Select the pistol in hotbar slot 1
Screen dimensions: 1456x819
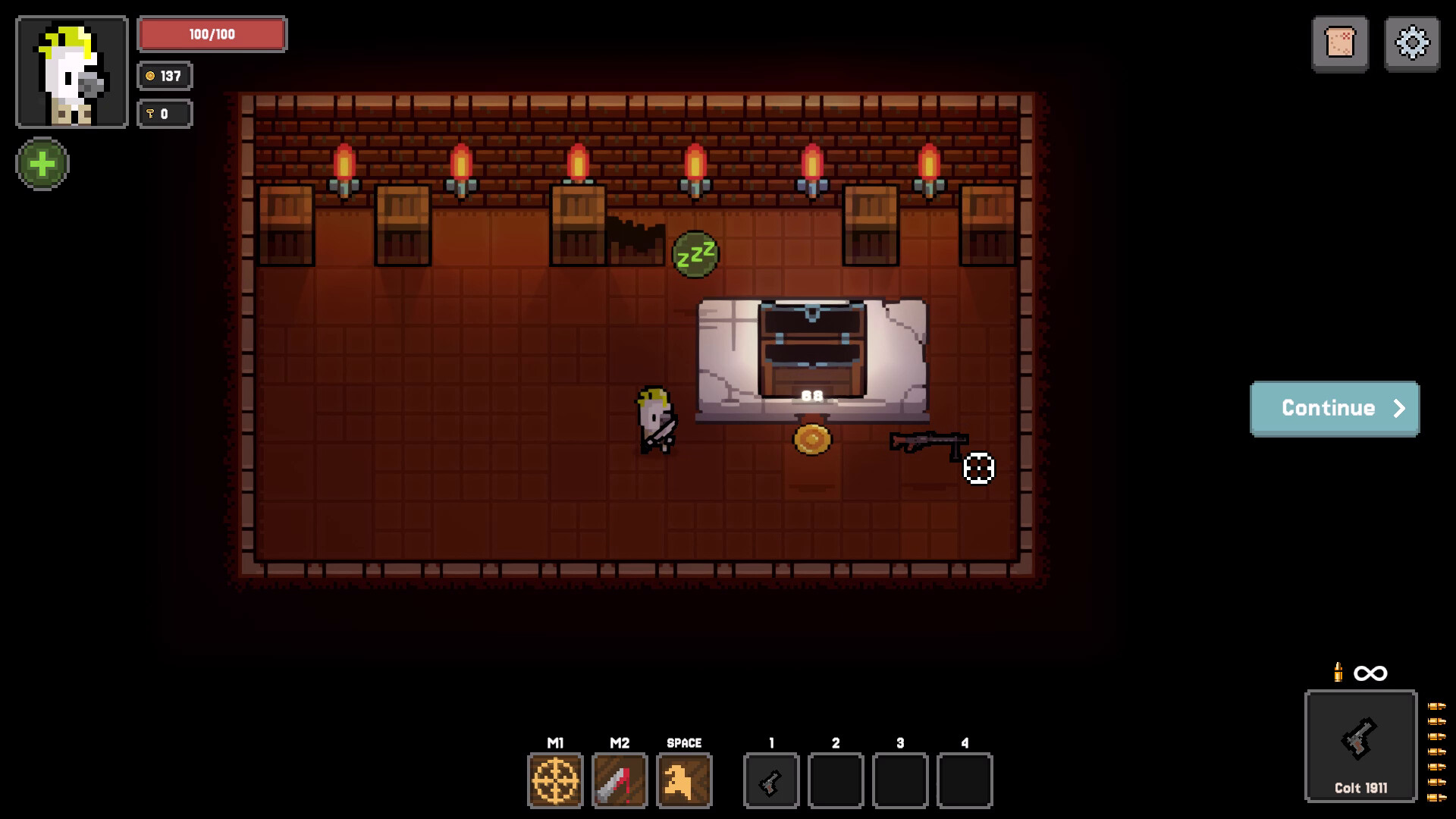click(x=771, y=780)
